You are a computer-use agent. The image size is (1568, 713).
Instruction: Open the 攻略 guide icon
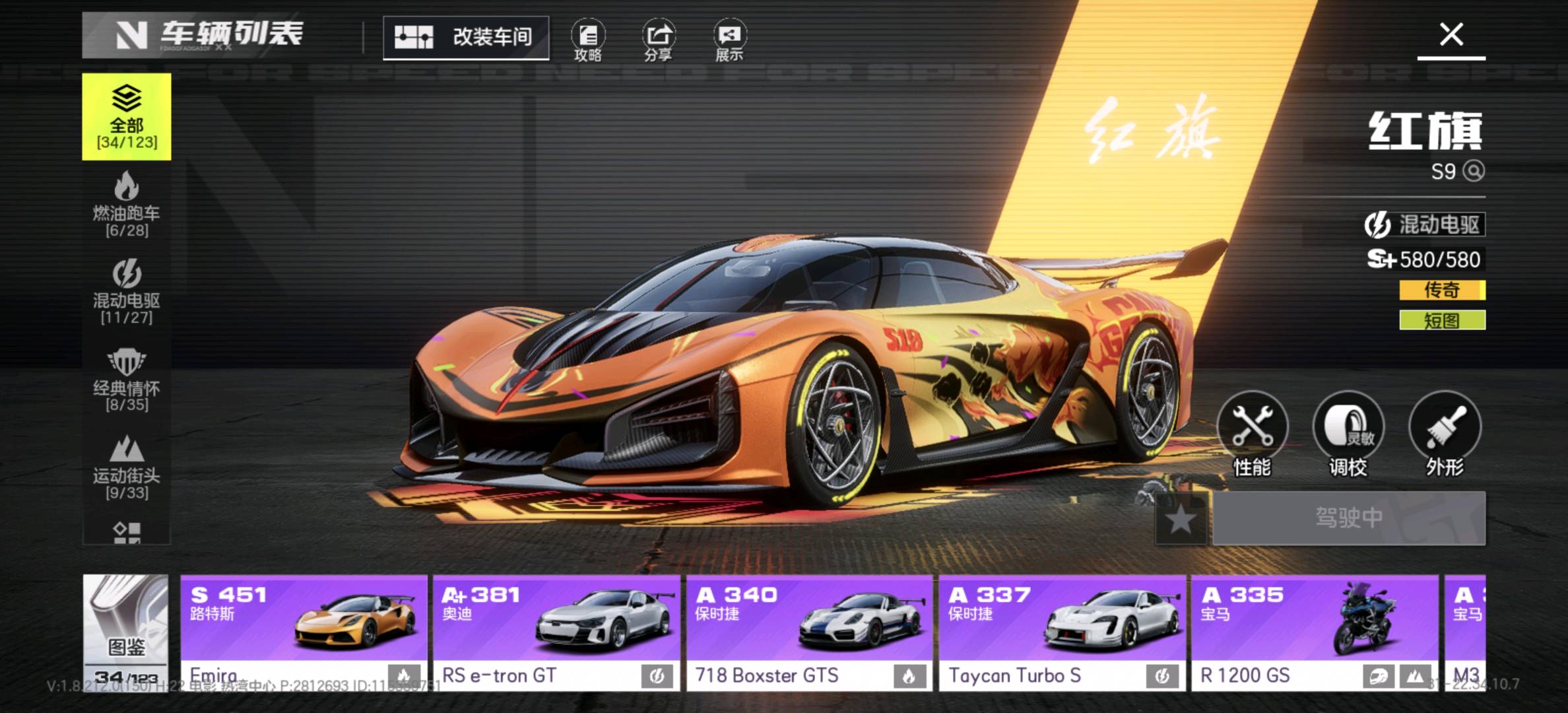click(x=587, y=41)
